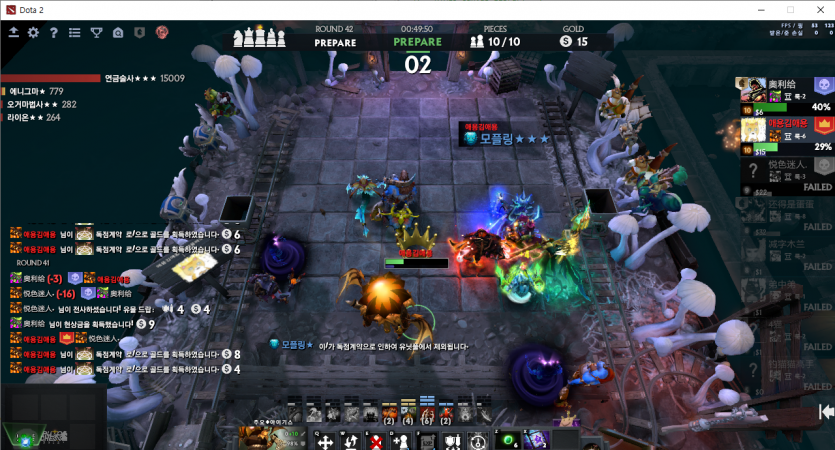The width and height of the screenshot is (835, 450).
Task: Click the shield badge icon in top toolbar
Action: pos(139,33)
